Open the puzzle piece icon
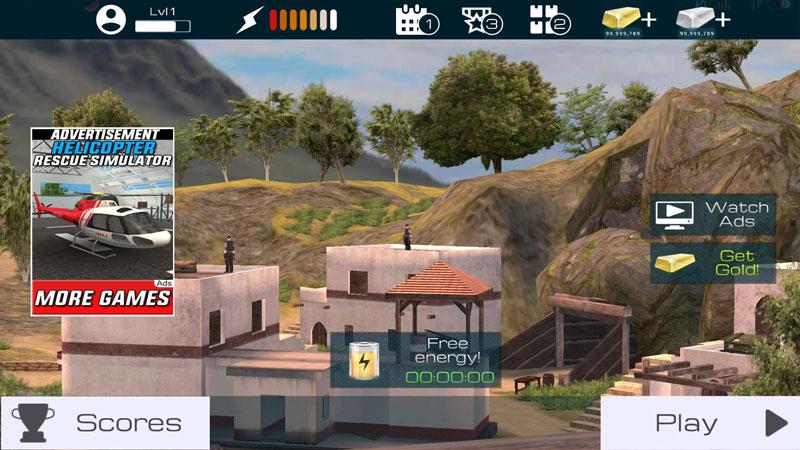The image size is (800, 450). [x=549, y=20]
